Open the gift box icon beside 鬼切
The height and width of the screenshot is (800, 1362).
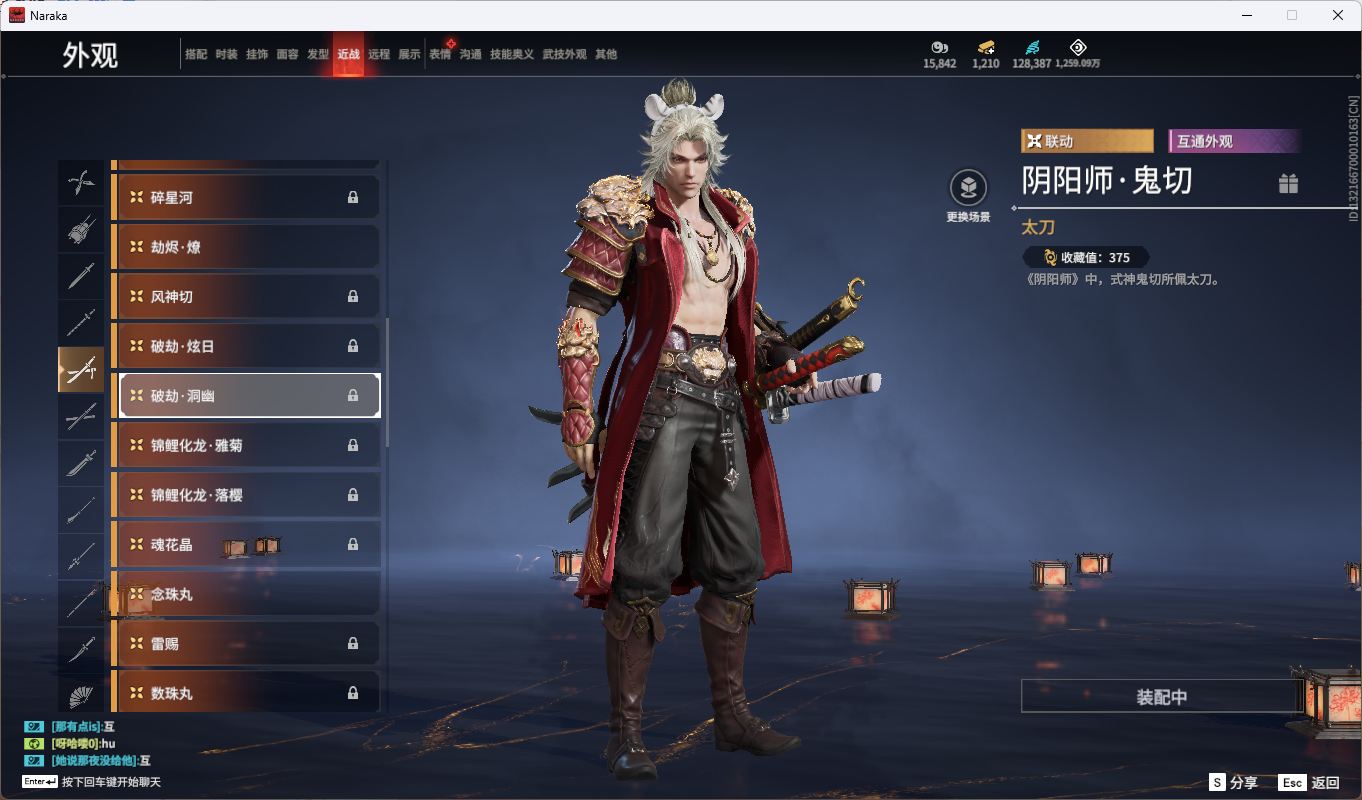(1288, 183)
